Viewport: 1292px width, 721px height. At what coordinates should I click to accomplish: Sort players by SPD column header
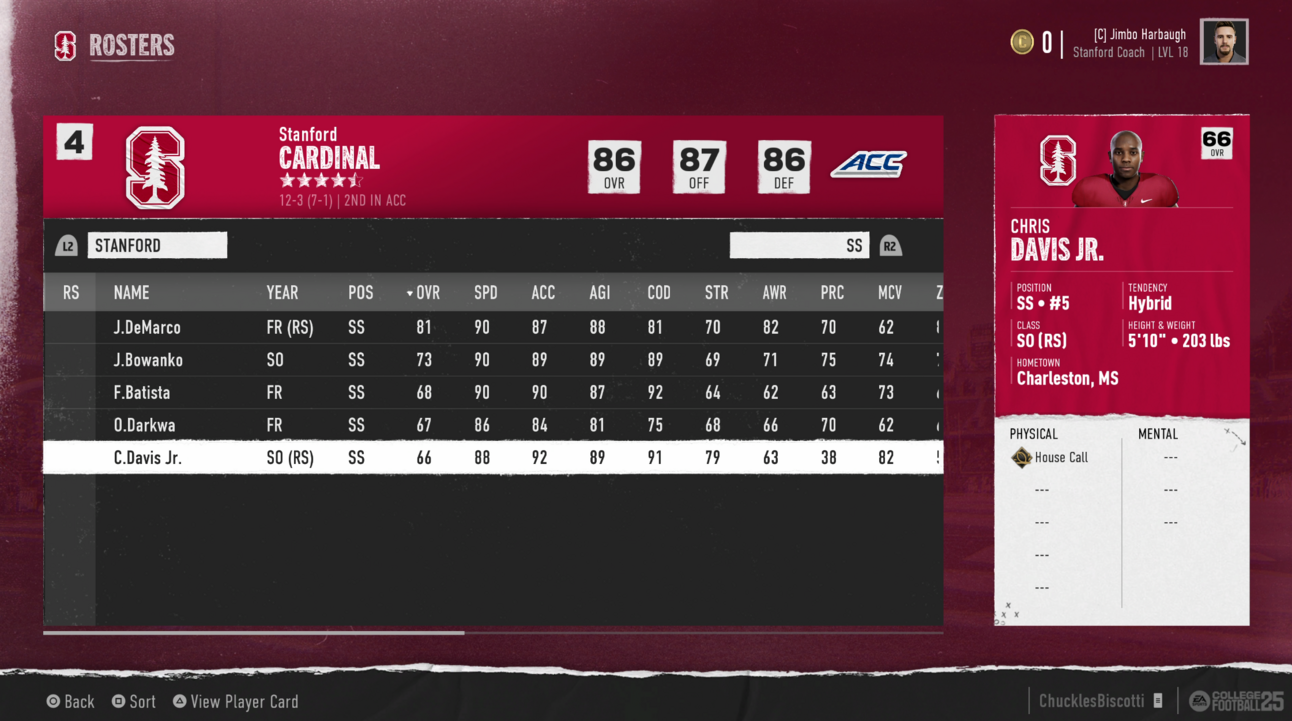click(485, 293)
